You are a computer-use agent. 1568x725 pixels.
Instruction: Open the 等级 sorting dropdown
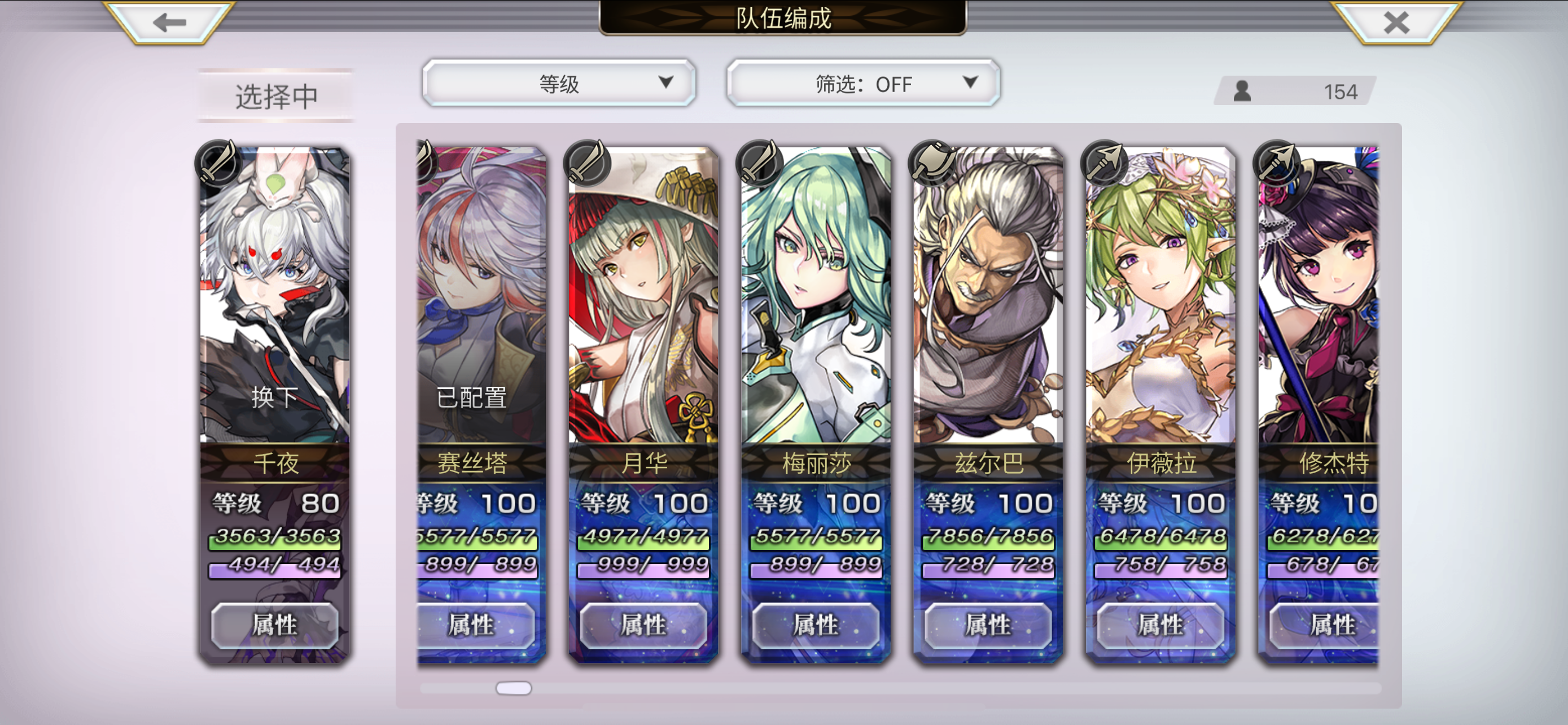click(559, 83)
